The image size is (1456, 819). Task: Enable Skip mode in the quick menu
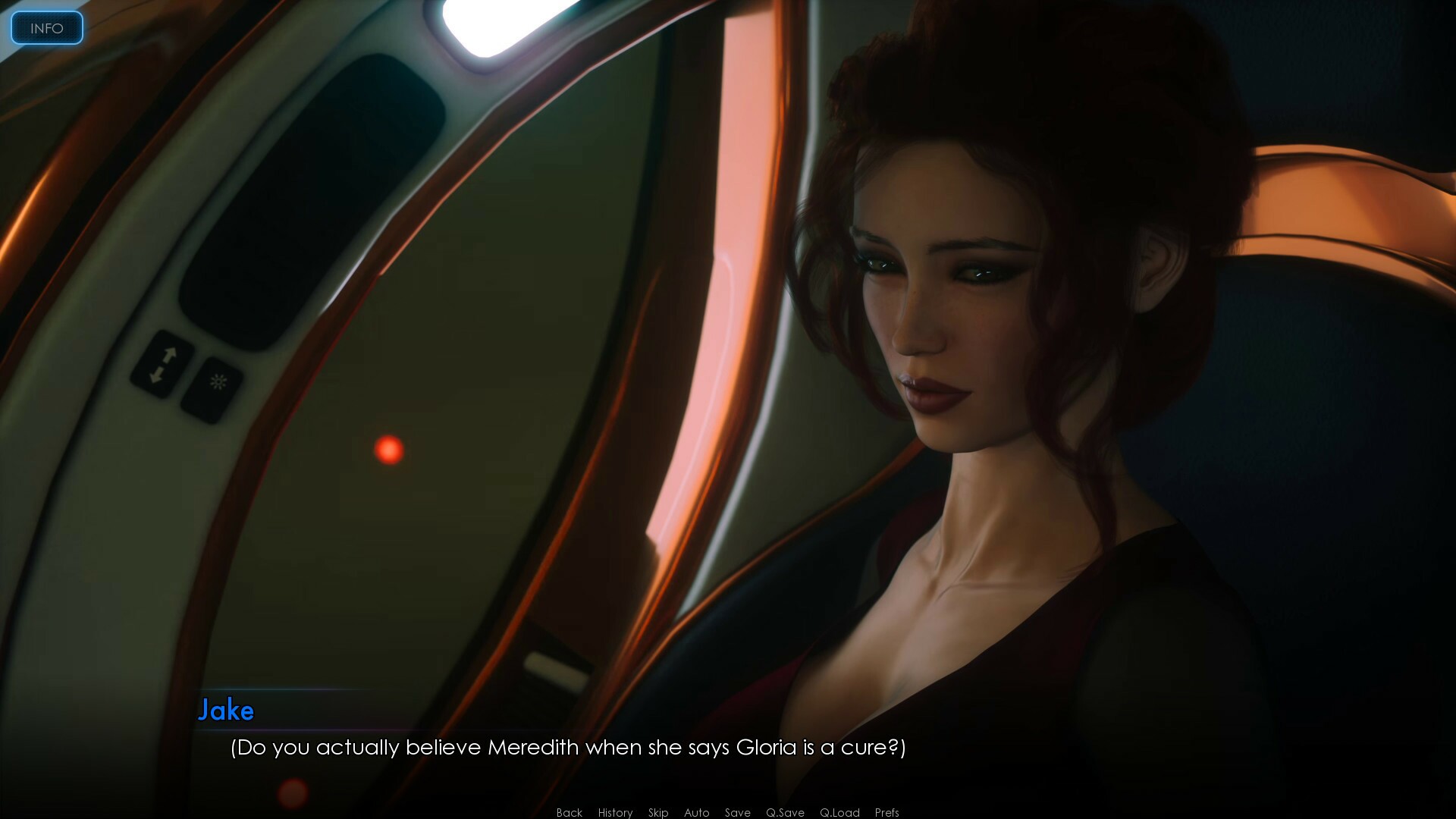click(658, 812)
